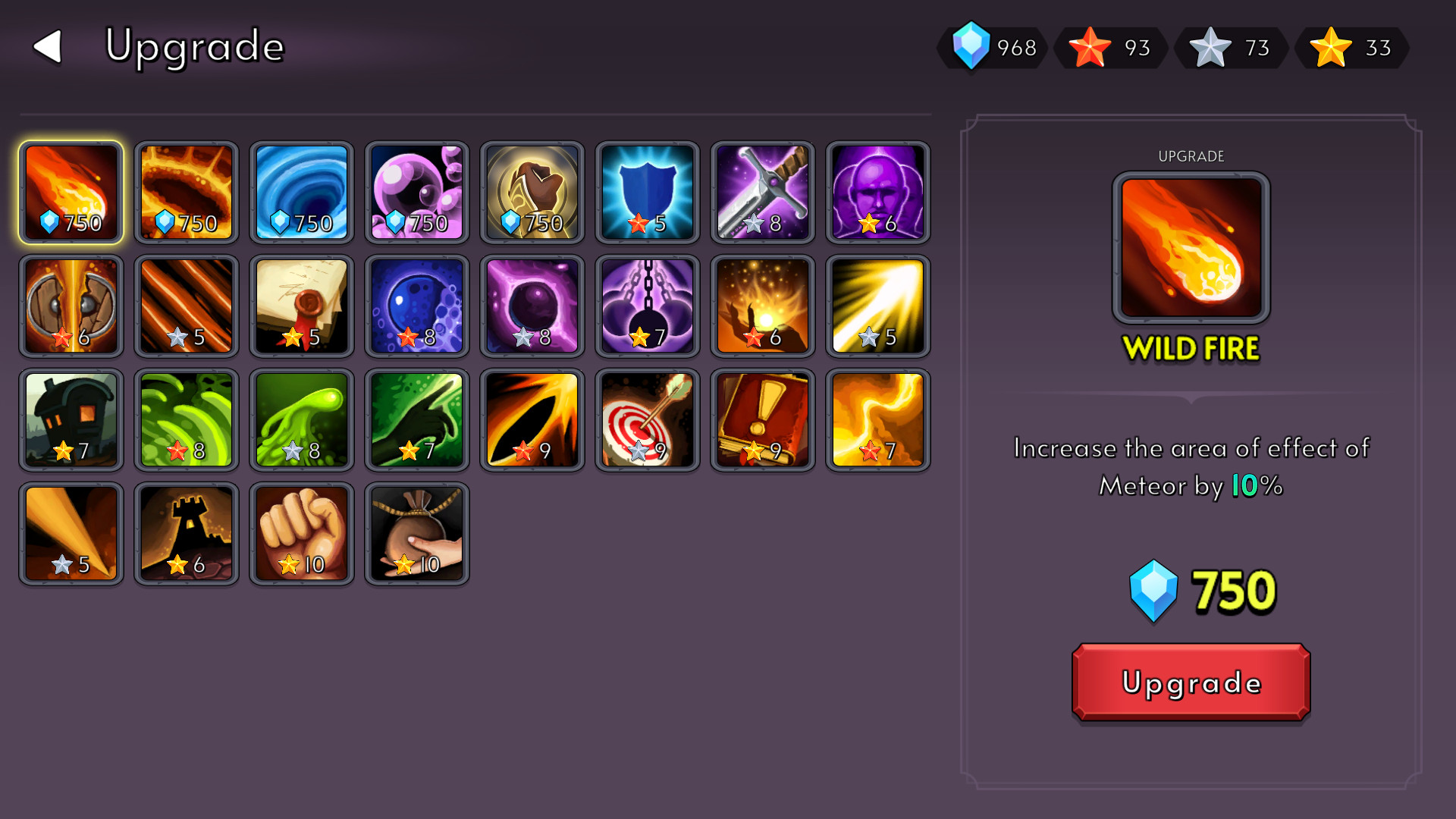1456x819 pixels.
Task: Click the dark tower silhouette skill
Action: pos(186,533)
